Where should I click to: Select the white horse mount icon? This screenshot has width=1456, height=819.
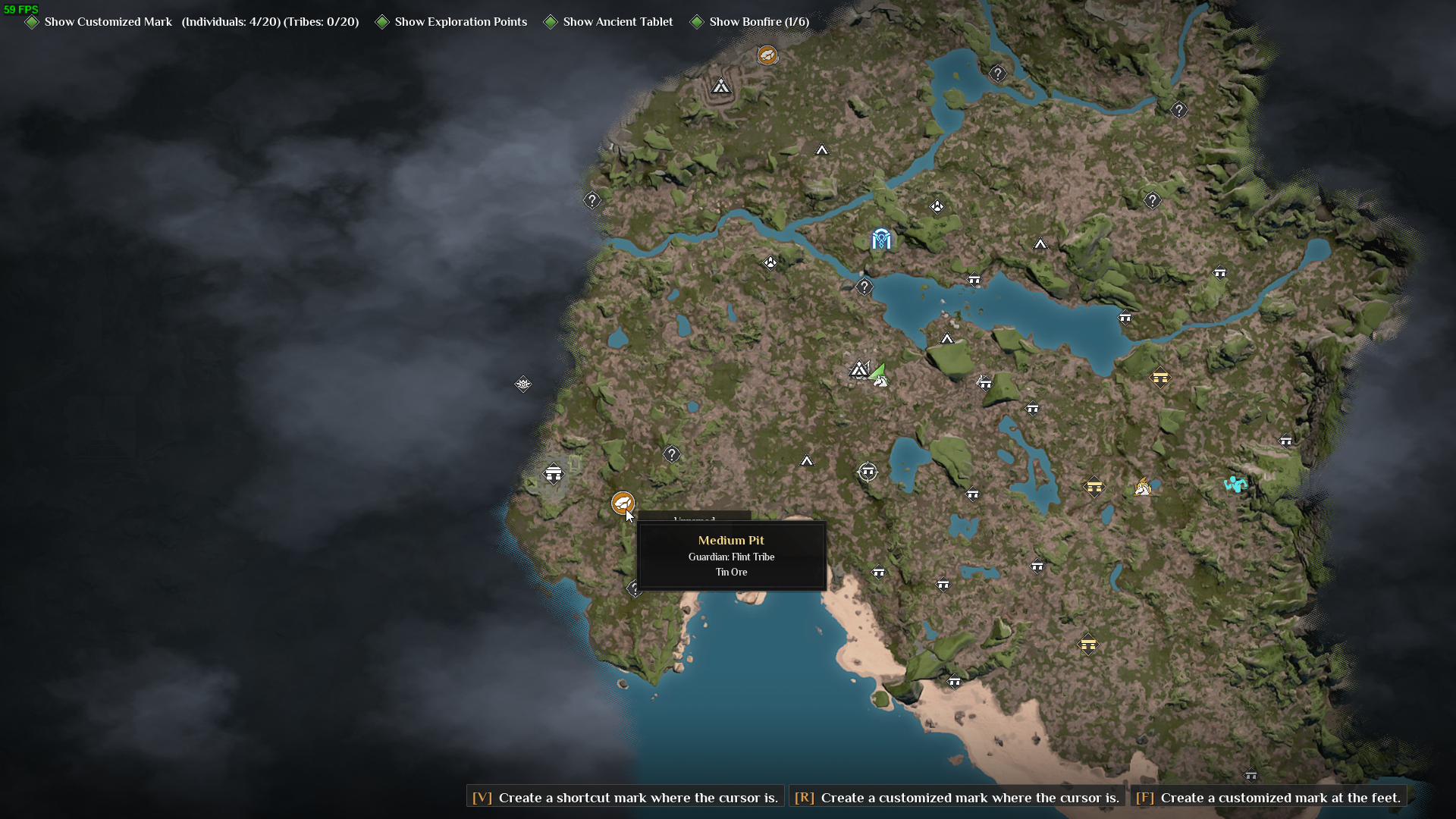point(1144,488)
